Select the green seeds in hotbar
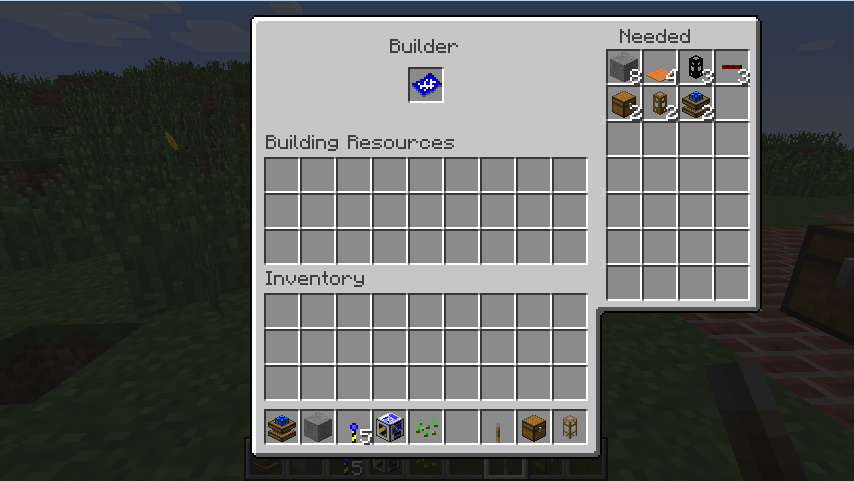 click(x=426, y=428)
